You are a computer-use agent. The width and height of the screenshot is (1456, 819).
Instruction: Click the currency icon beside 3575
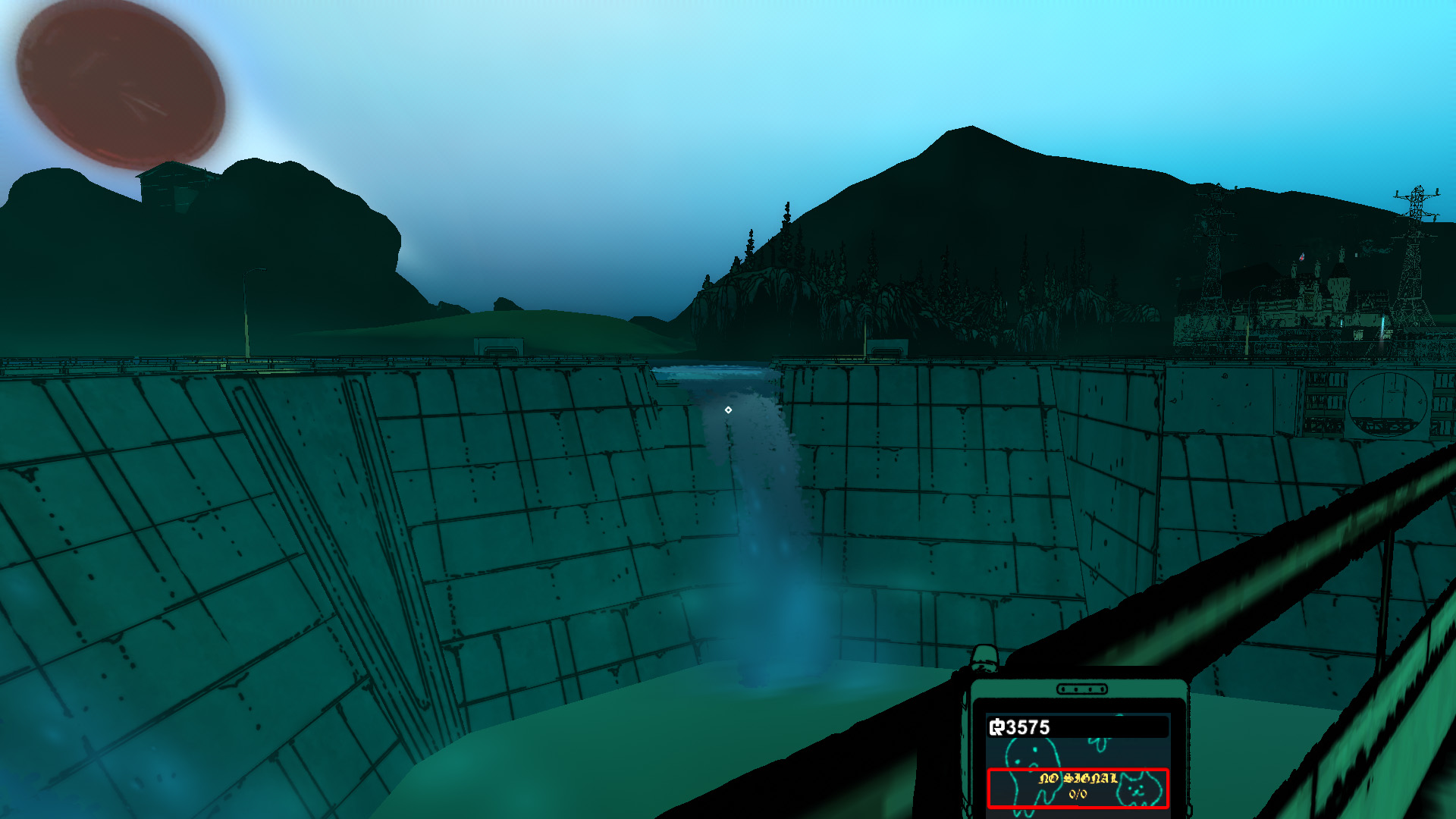coord(997,726)
